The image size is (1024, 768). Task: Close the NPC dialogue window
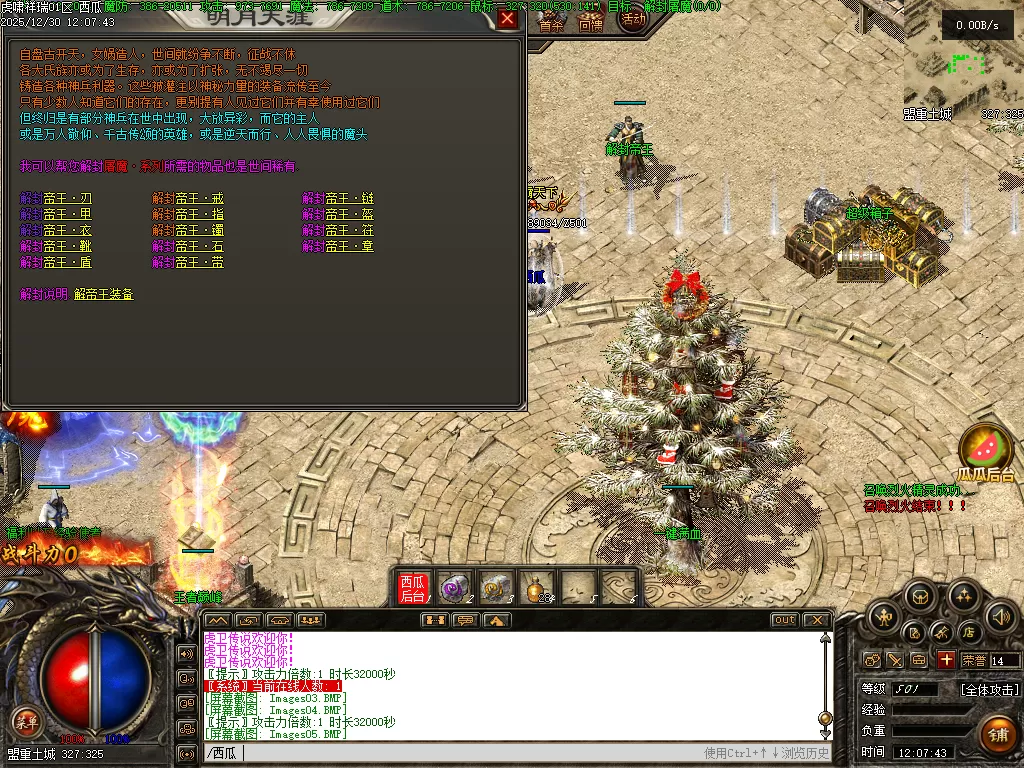click(x=508, y=19)
